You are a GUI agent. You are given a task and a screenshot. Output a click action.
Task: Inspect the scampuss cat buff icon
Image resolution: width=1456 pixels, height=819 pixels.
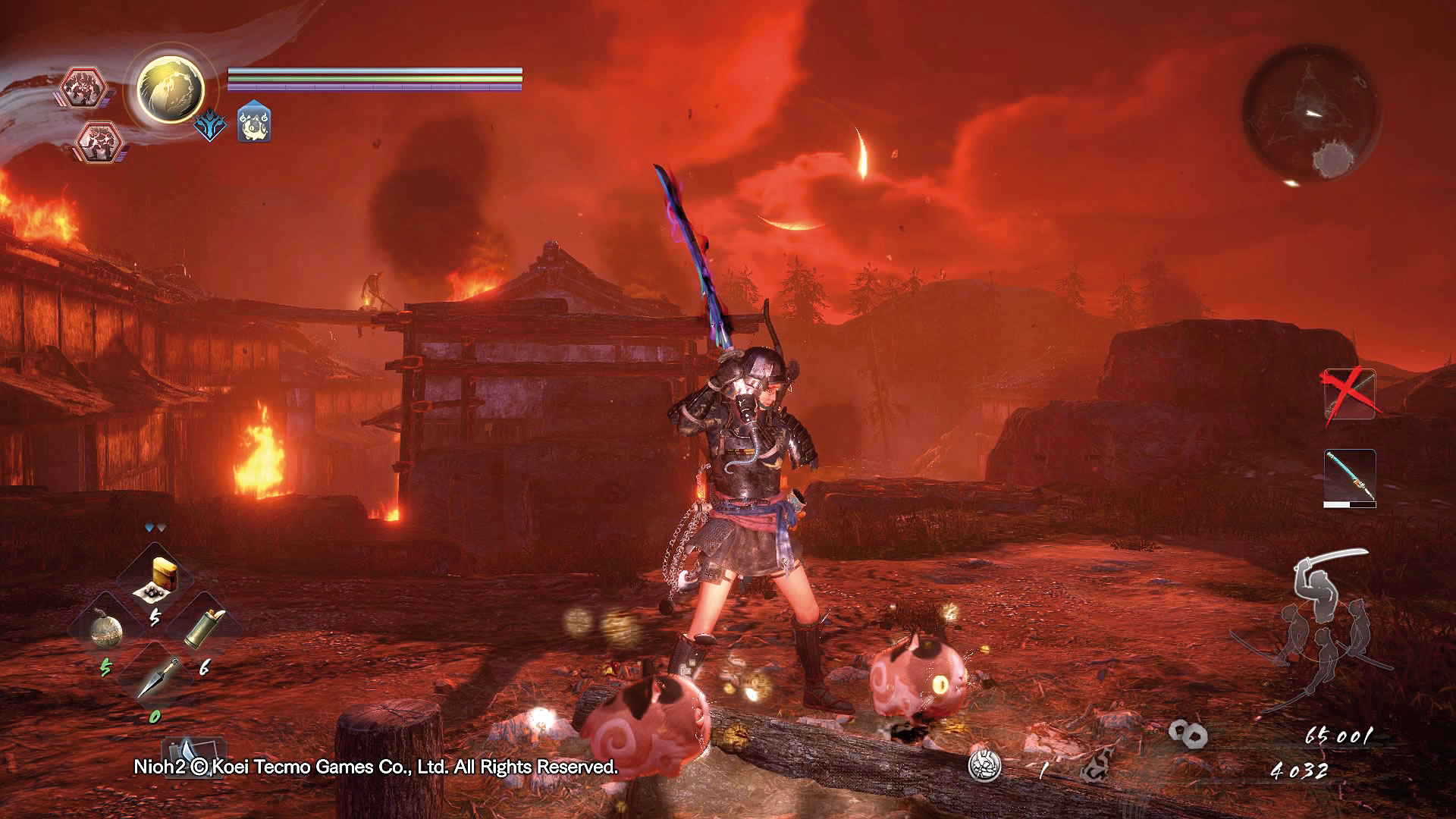[x=254, y=124]
